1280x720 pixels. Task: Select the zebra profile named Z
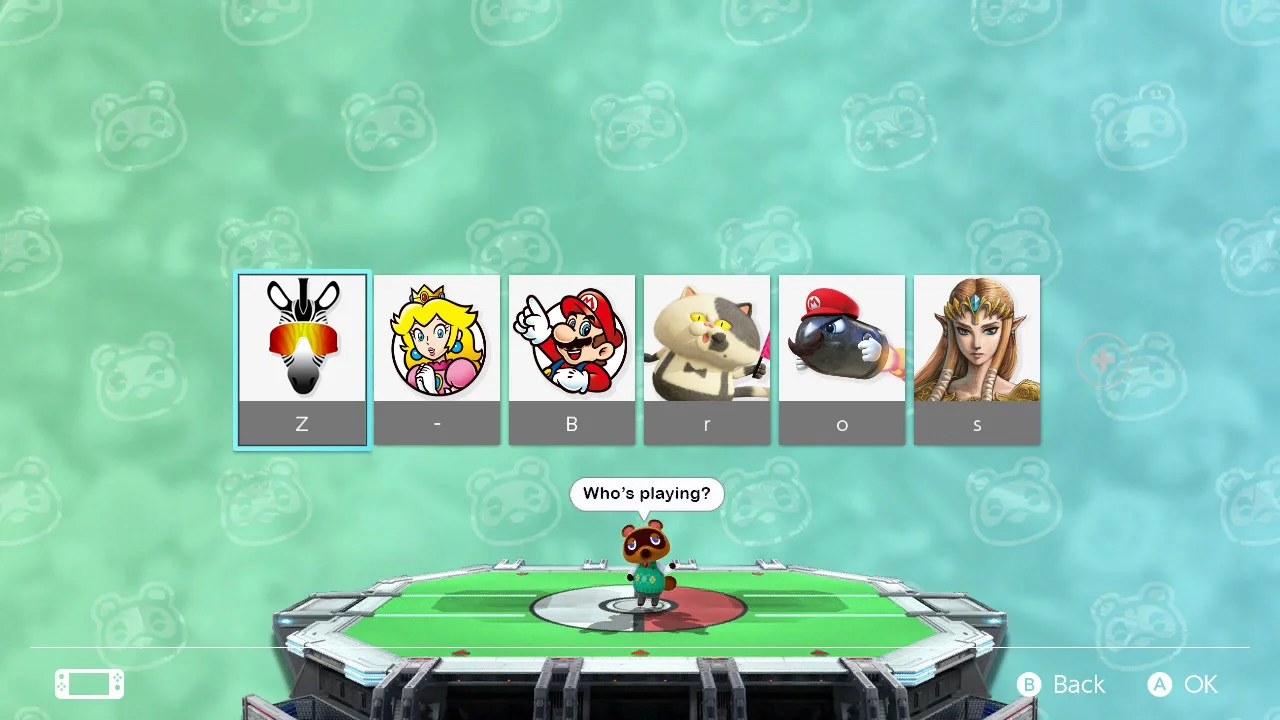302,359
